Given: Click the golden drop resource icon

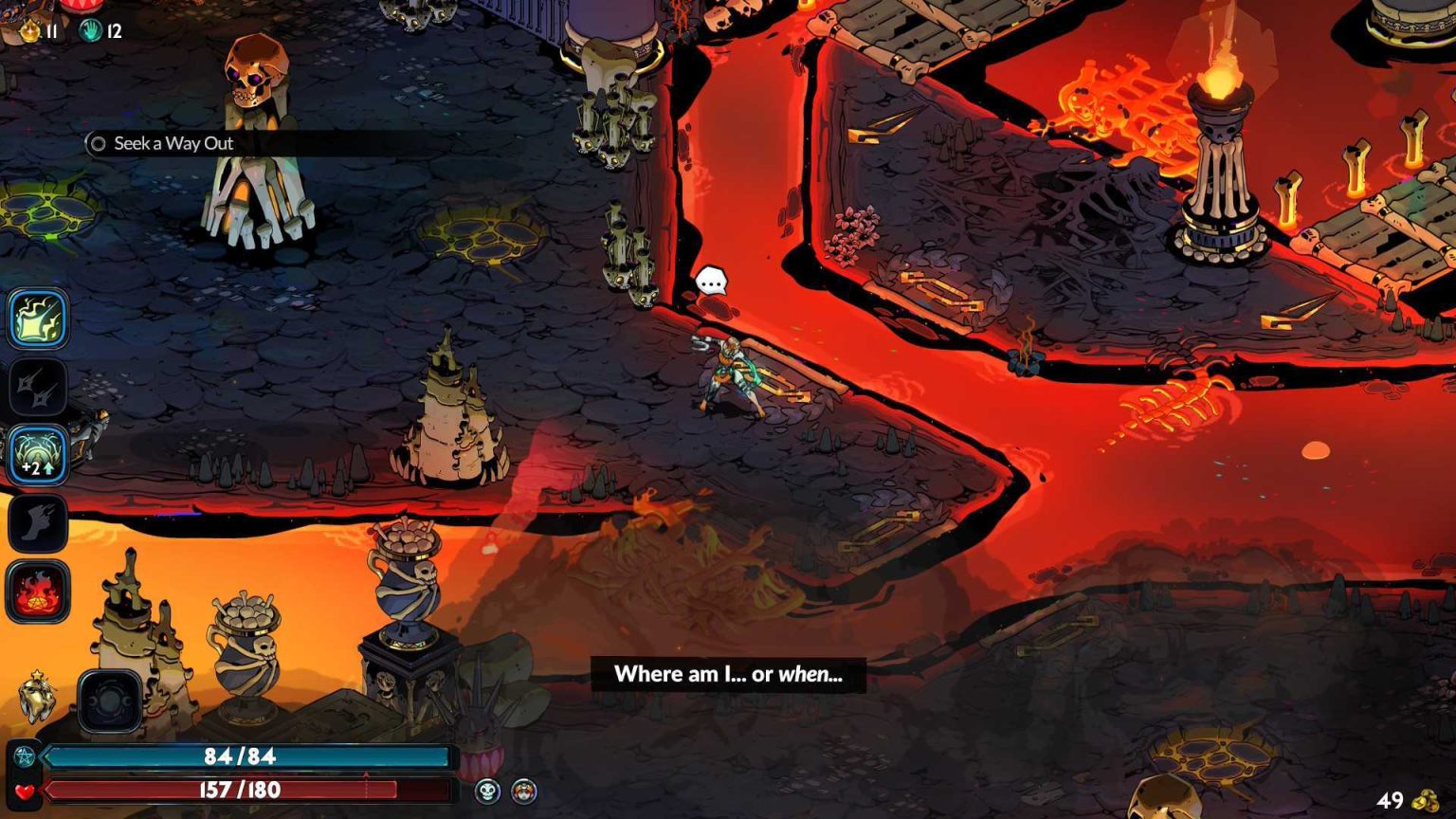Looking at the screenshot, I should pyautogui.click(x=30, y=31).
